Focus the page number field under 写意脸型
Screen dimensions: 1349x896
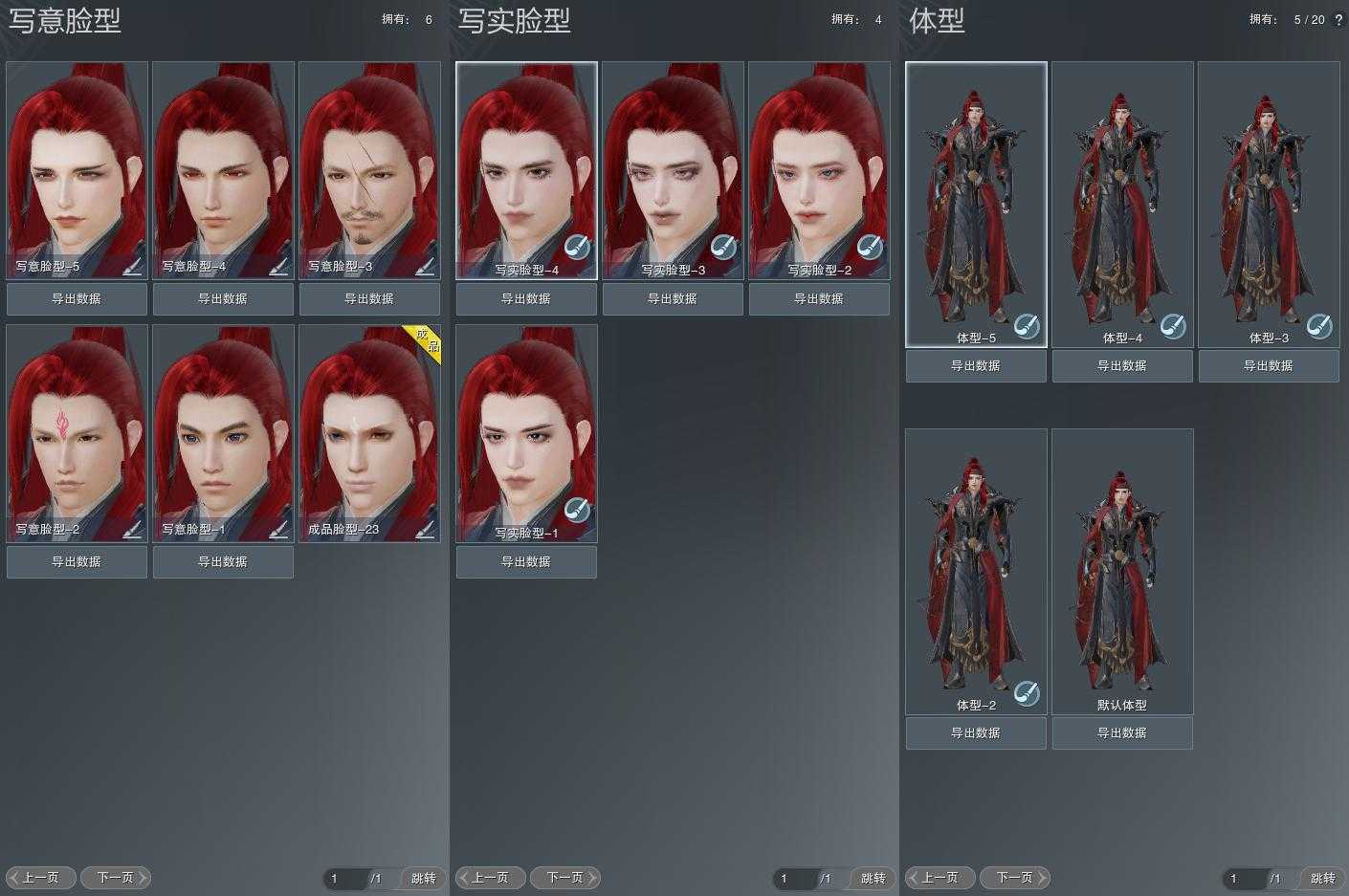(x=344, y=878)
